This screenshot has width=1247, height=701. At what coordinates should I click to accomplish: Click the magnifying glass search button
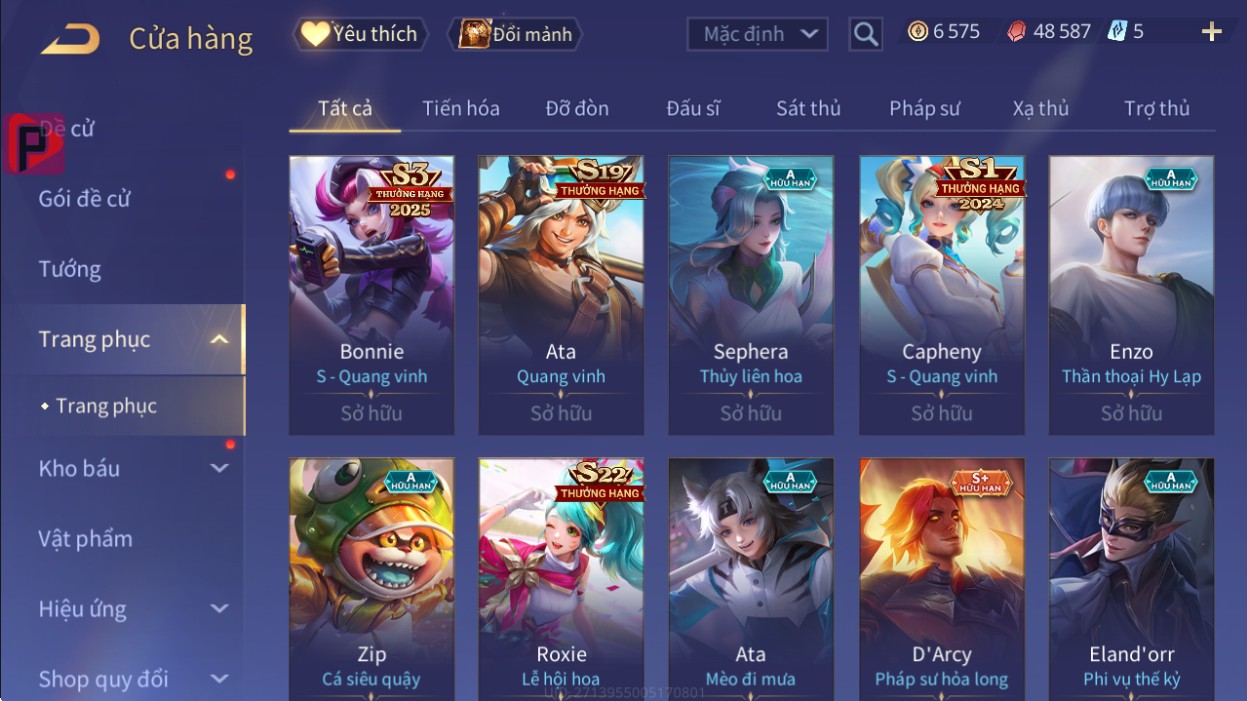[865, 34]
